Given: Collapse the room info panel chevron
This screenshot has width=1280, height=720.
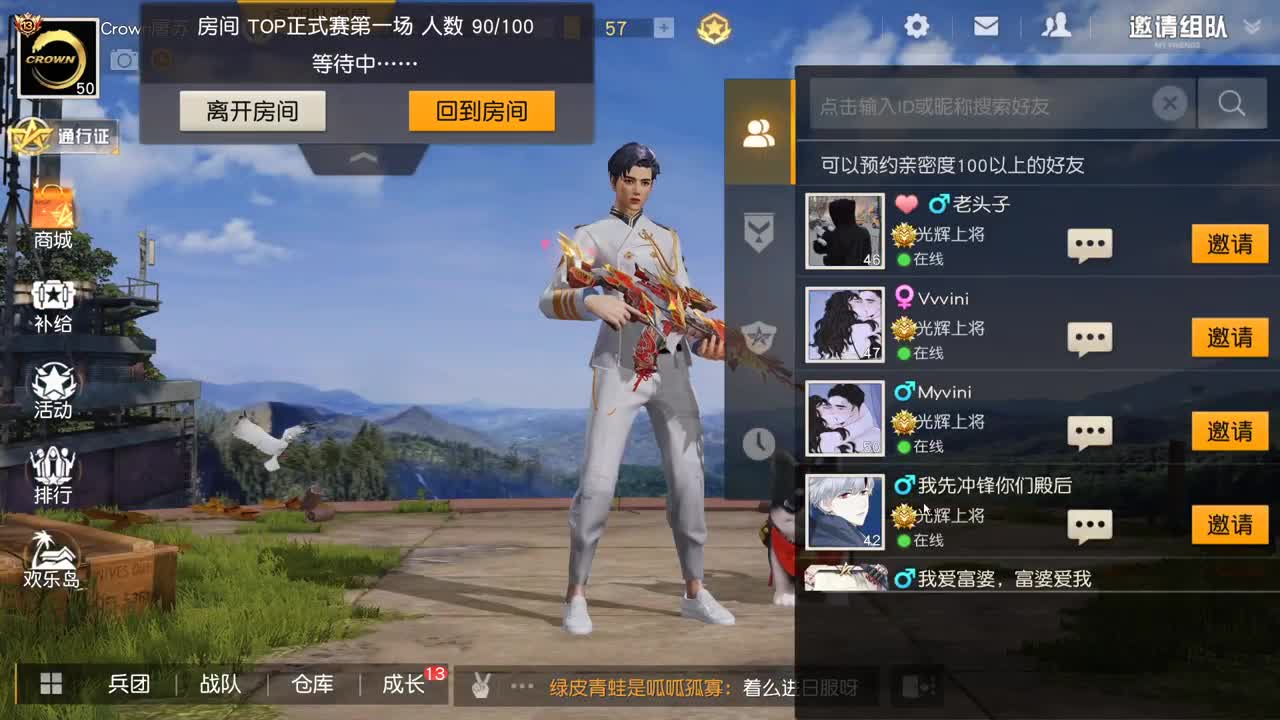Looking at the screenshot, I should point(362,157).
